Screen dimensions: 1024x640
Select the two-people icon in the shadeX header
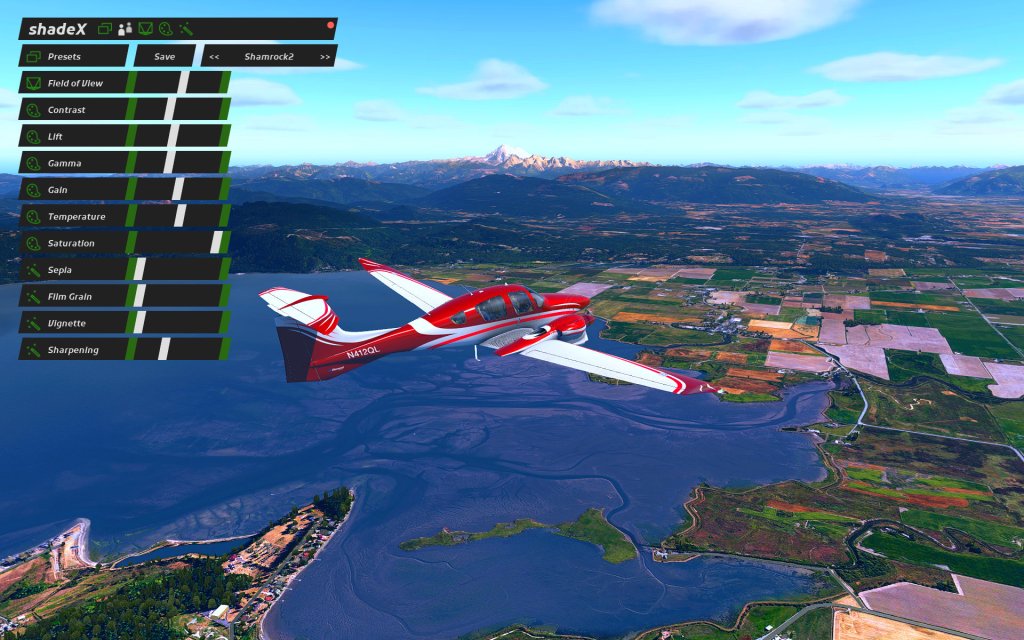[125, 29]
